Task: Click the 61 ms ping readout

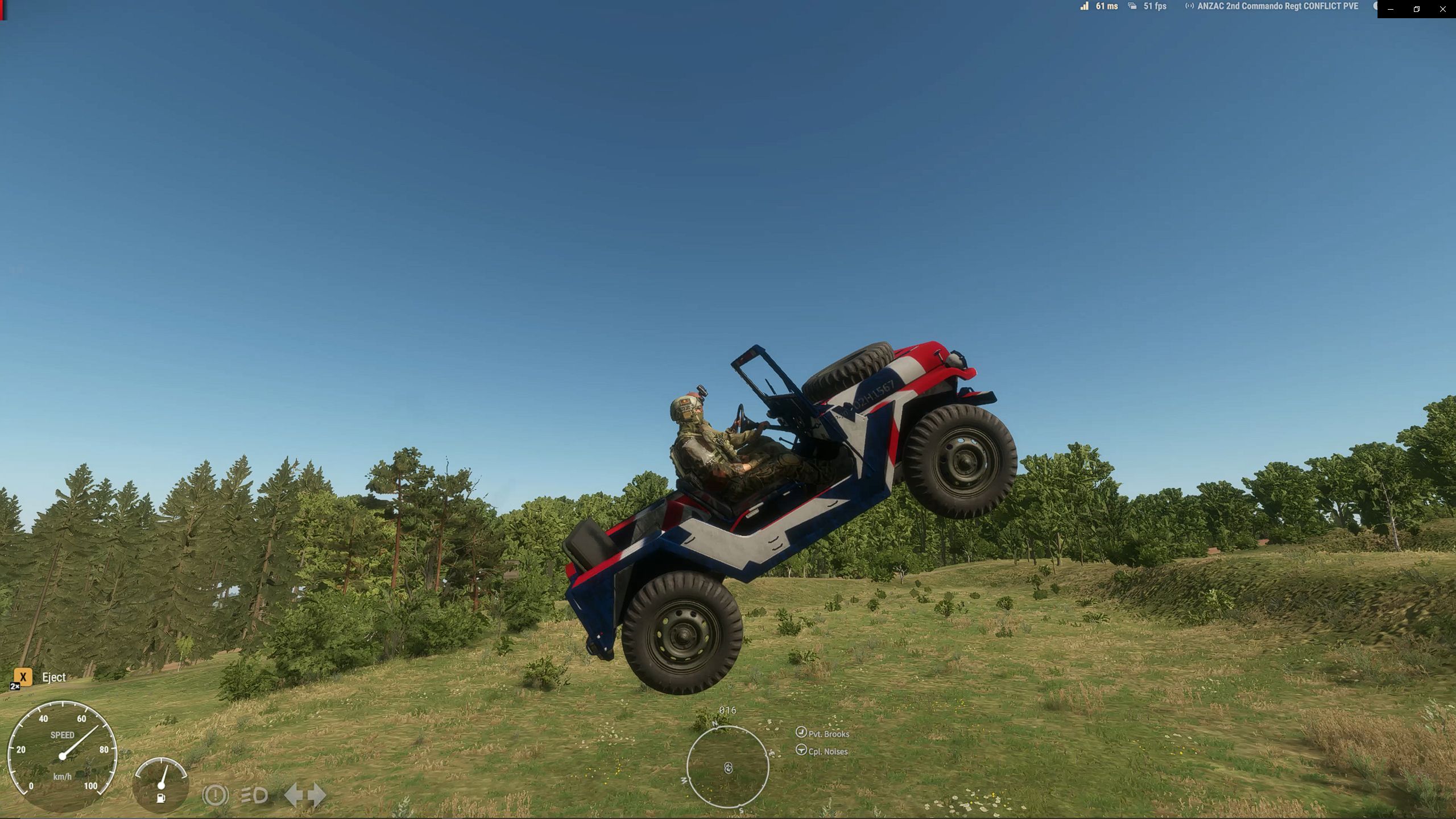Action: coord(1106,6)
